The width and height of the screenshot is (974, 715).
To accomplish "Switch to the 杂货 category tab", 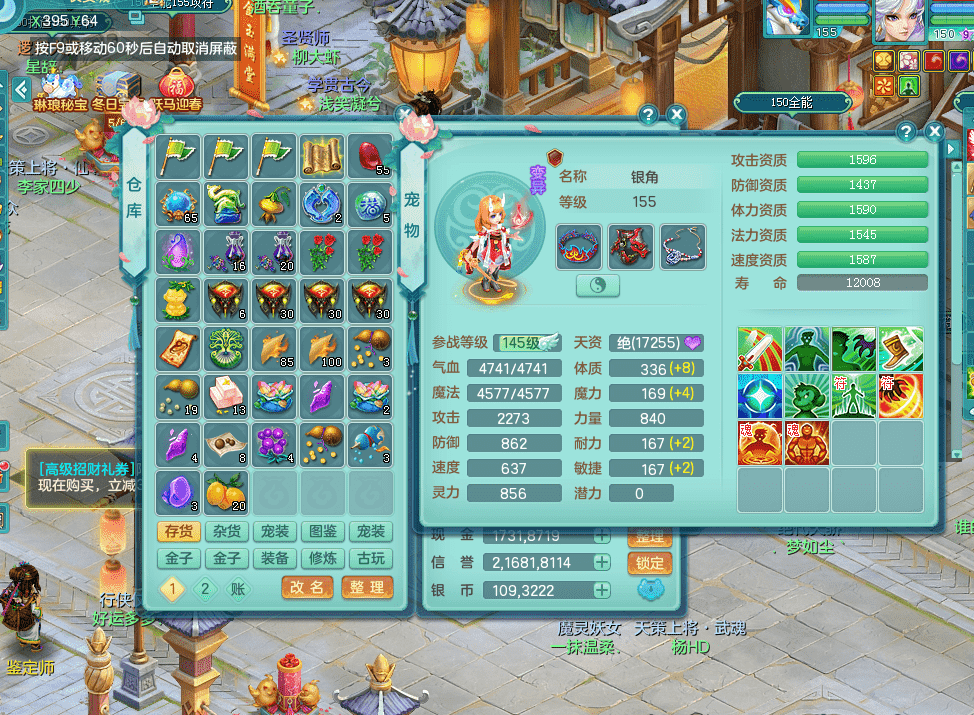I will tap(227, 531).
